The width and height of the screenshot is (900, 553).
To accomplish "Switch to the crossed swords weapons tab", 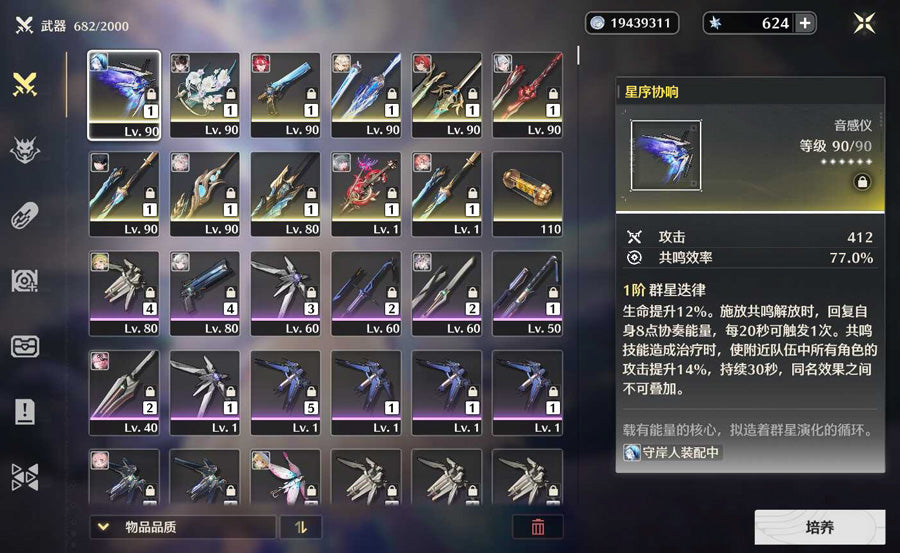I will pyautogui.click(x=25, y=85).
